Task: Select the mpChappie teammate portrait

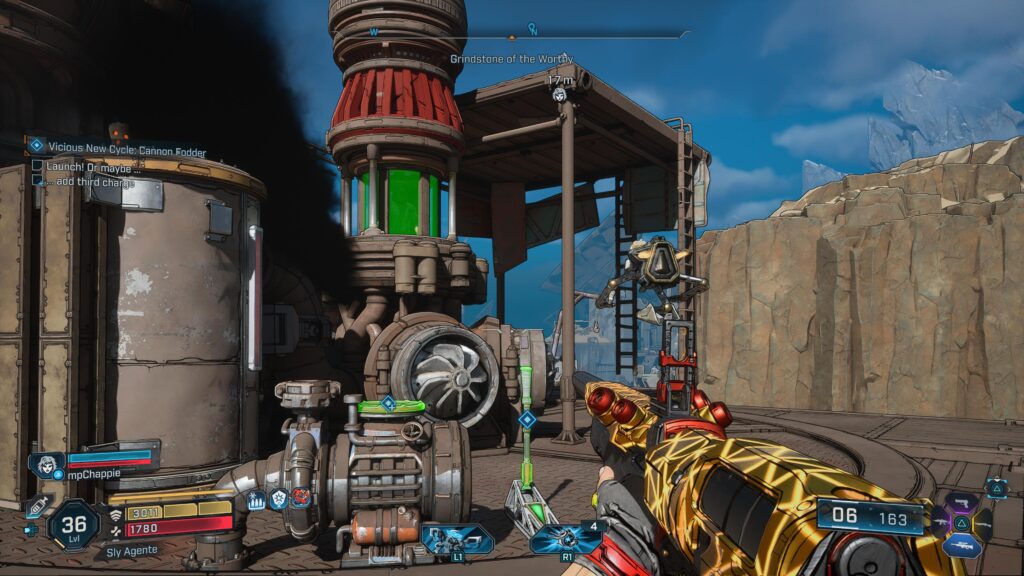Action: point(46,466)
